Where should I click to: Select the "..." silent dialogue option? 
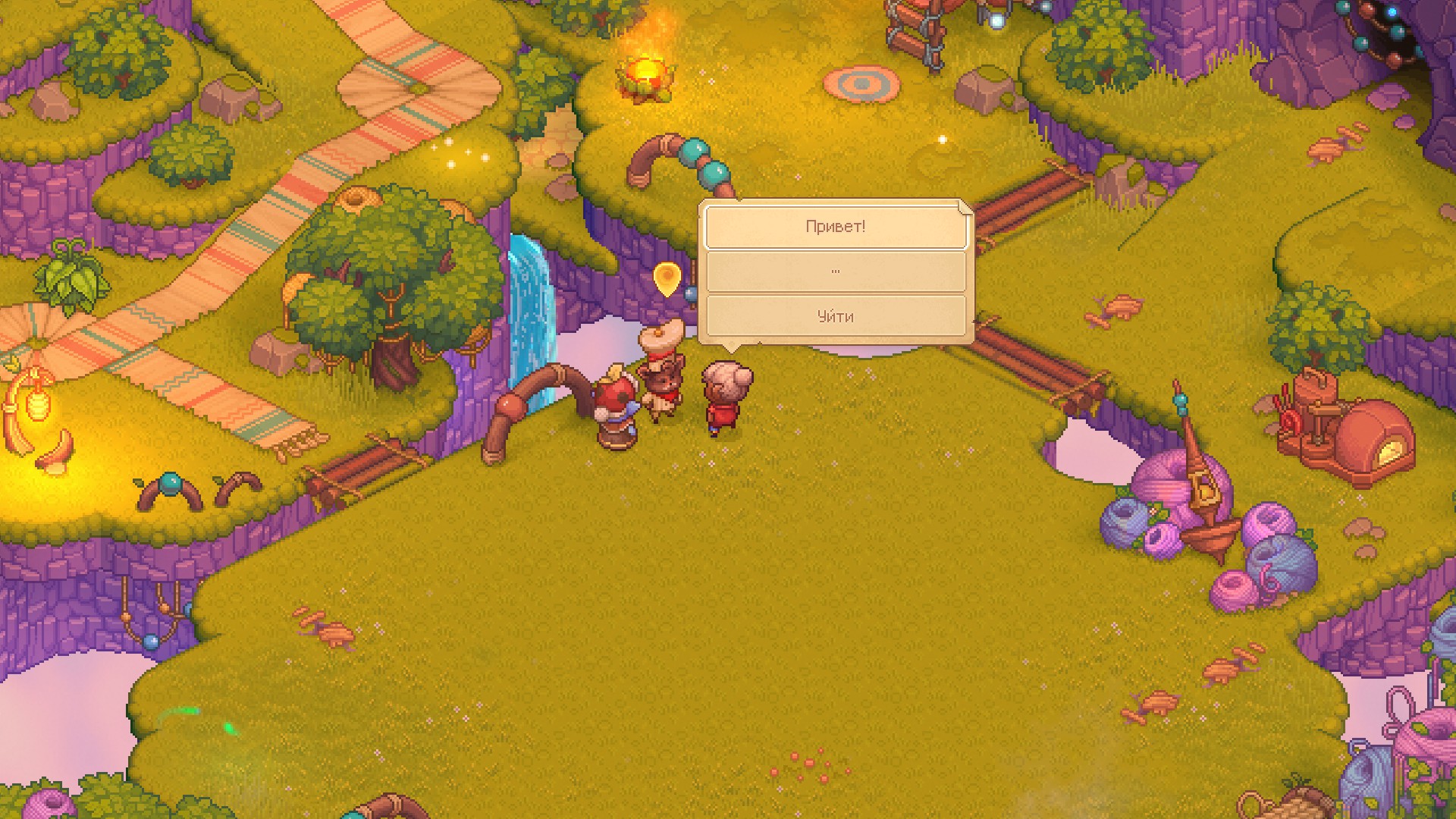coord(835,271)
